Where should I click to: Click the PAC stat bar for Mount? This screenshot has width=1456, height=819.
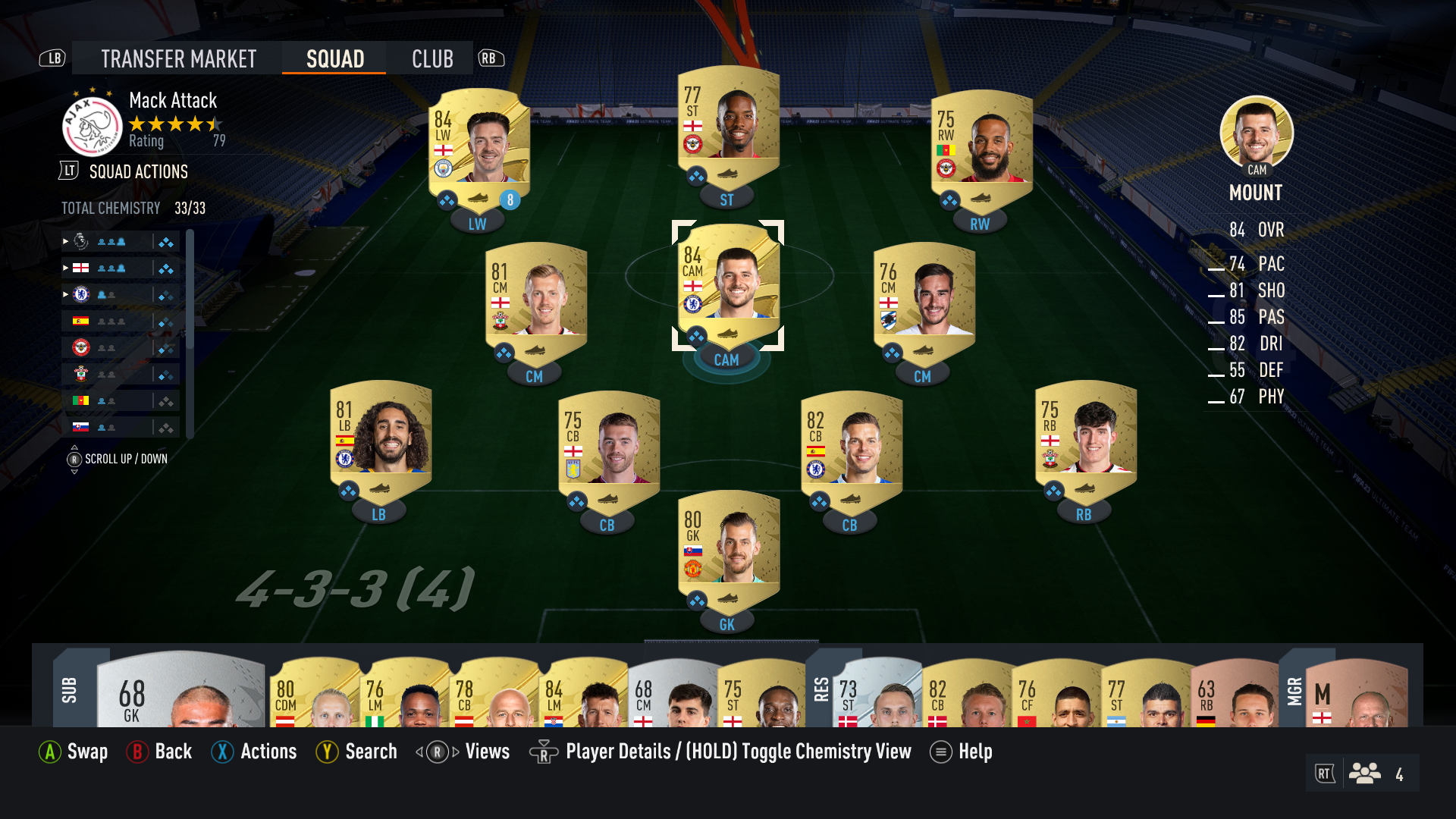[1221, 265]
